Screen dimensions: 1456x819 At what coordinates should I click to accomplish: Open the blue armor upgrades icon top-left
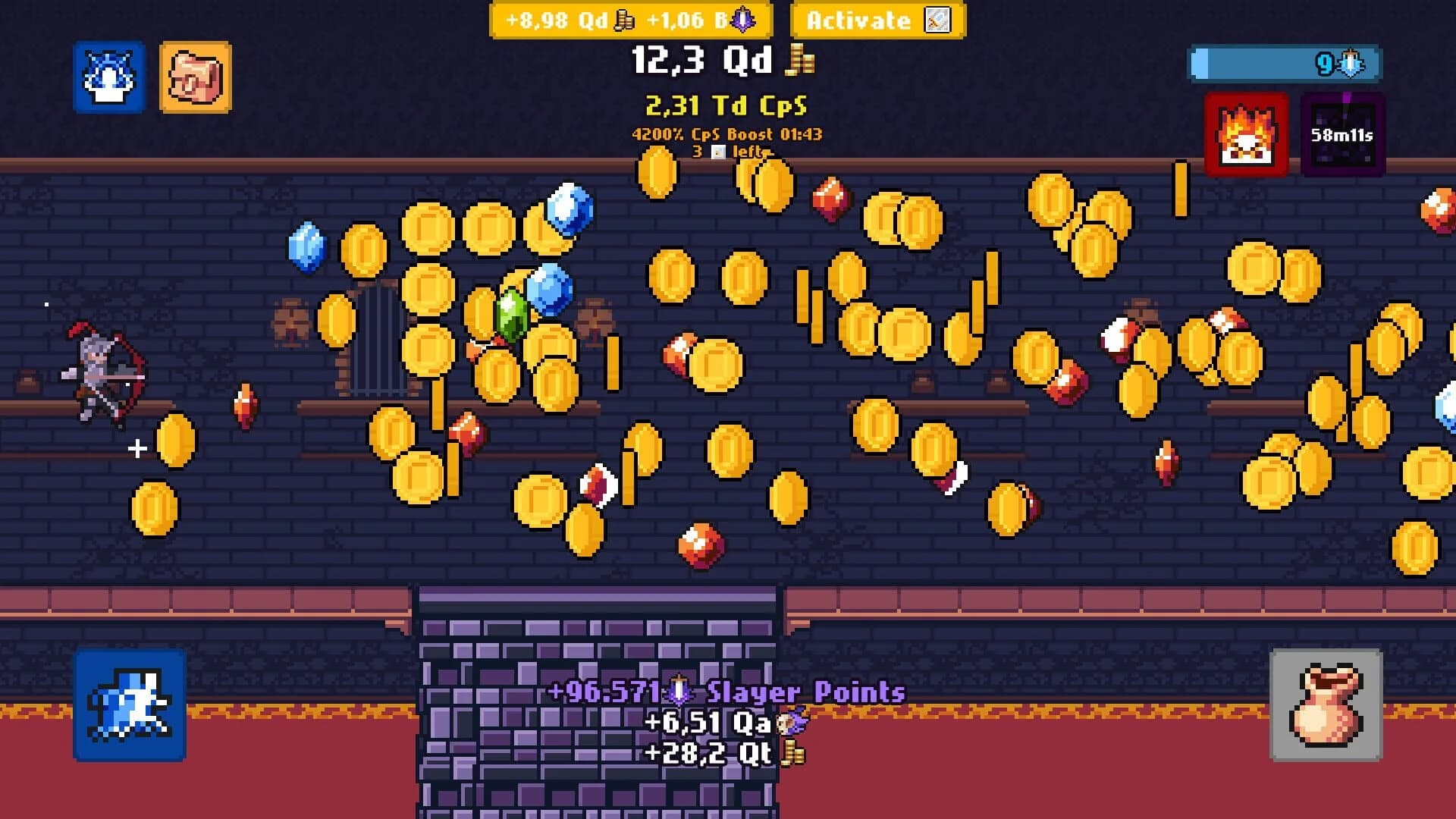pos(110,76)
